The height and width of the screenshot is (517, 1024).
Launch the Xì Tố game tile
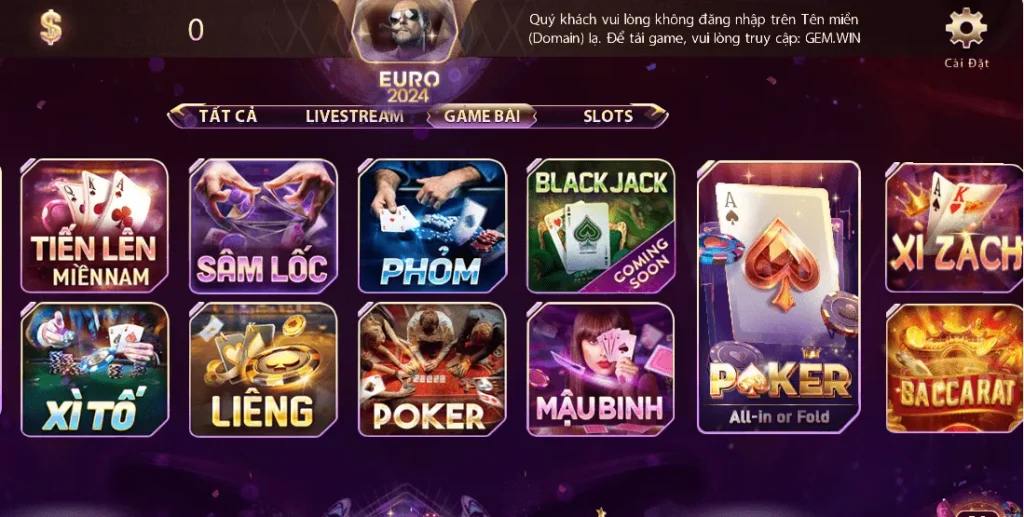[94, 369]
